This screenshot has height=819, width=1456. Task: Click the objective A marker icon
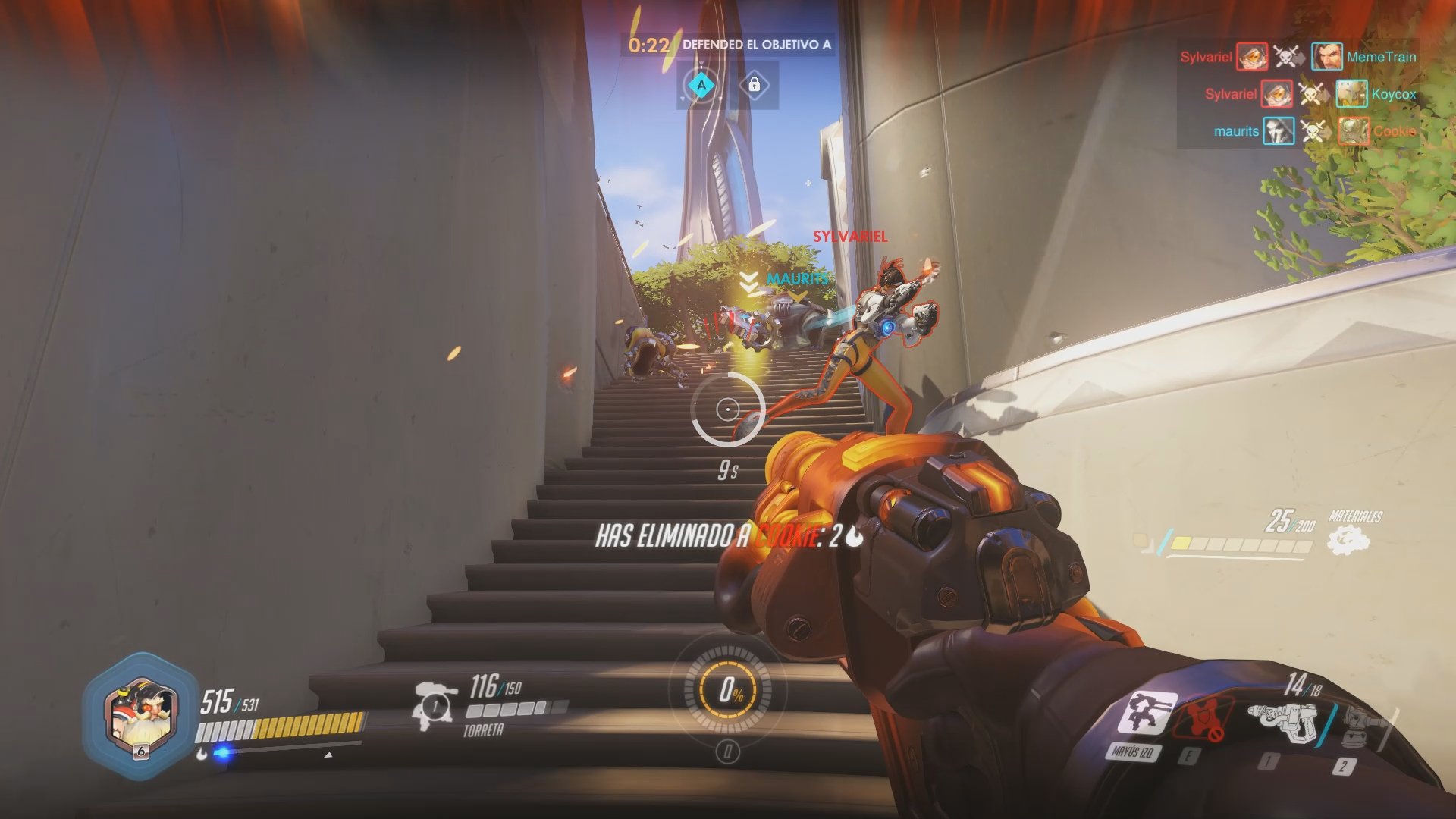click(x=701, y=86)
